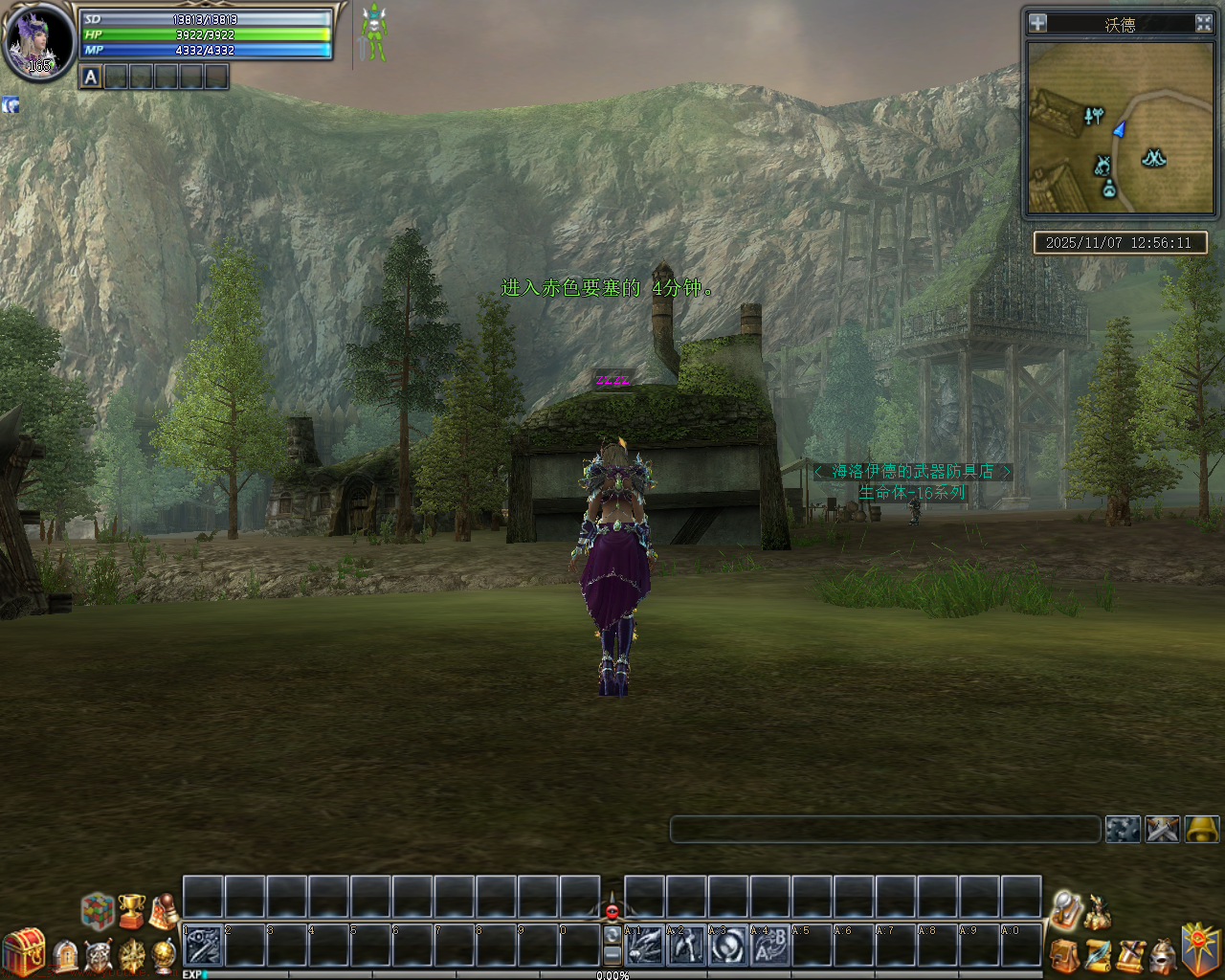Viewport: 1225px width, 980px height.
Task: Activate the skill in slot A:1
Action: 645,947
